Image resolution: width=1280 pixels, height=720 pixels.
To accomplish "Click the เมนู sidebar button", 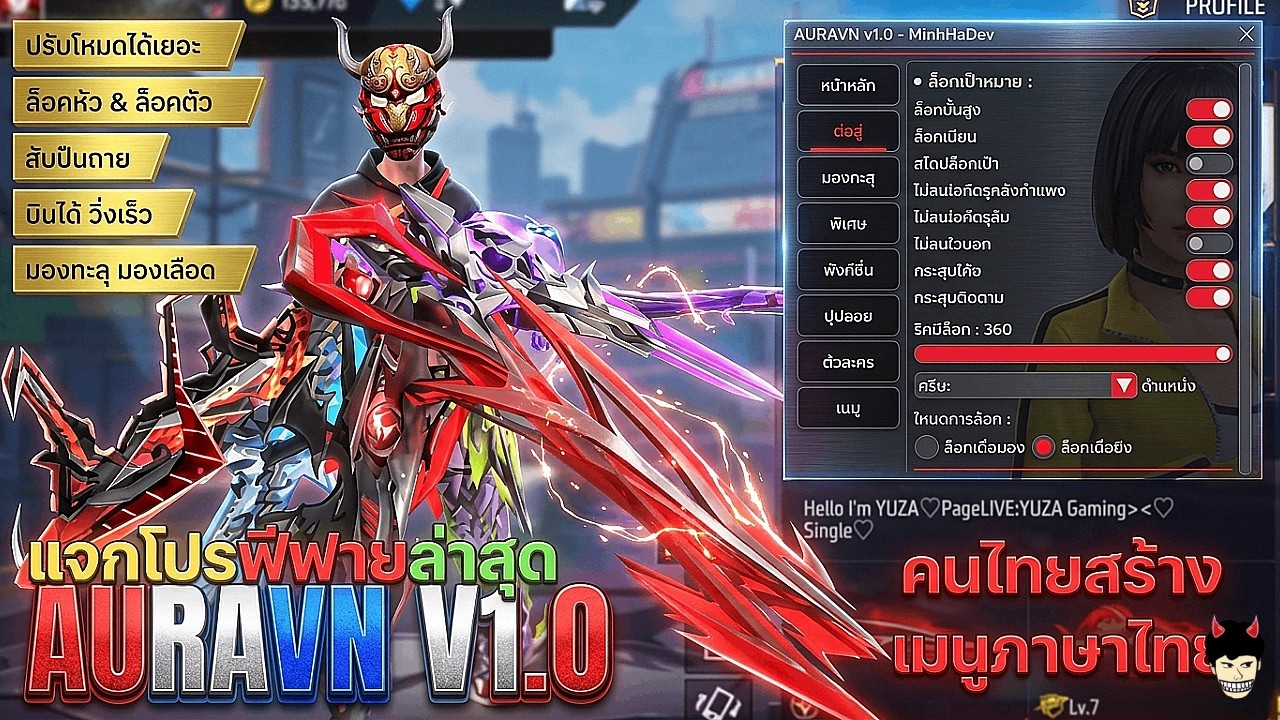I will click(x=847, y=408).
